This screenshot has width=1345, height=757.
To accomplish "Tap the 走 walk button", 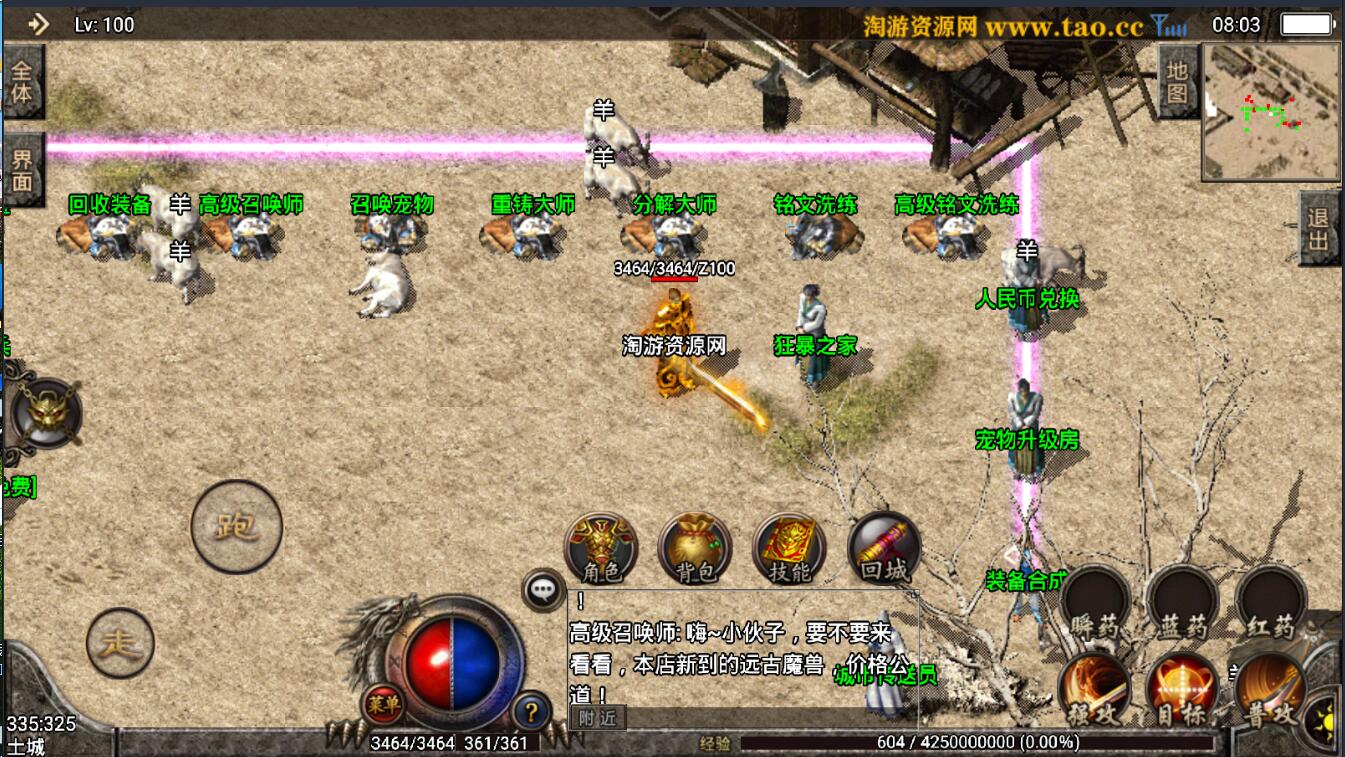I will point(121,643).
